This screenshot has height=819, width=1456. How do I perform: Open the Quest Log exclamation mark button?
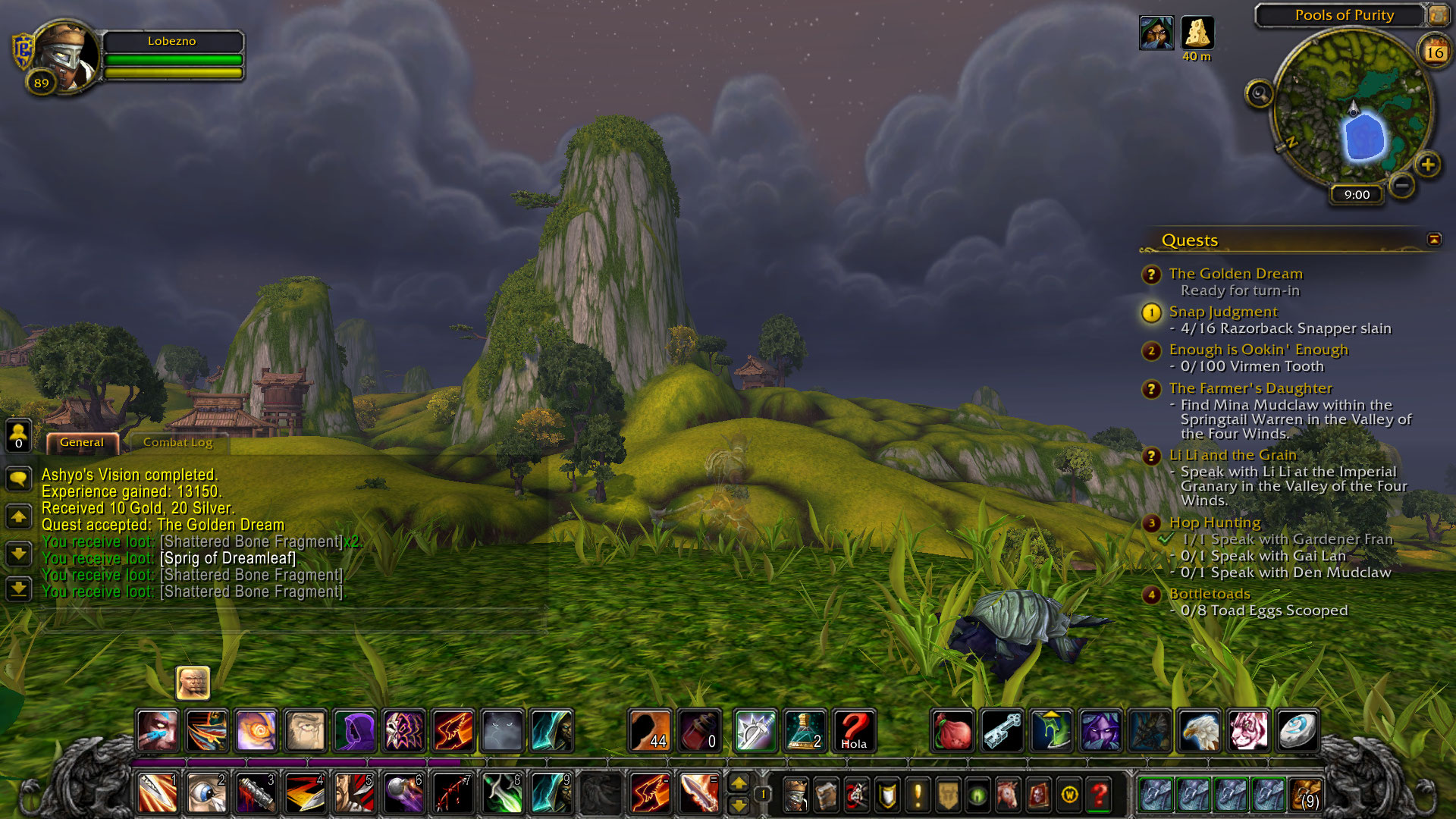(918, 795)
